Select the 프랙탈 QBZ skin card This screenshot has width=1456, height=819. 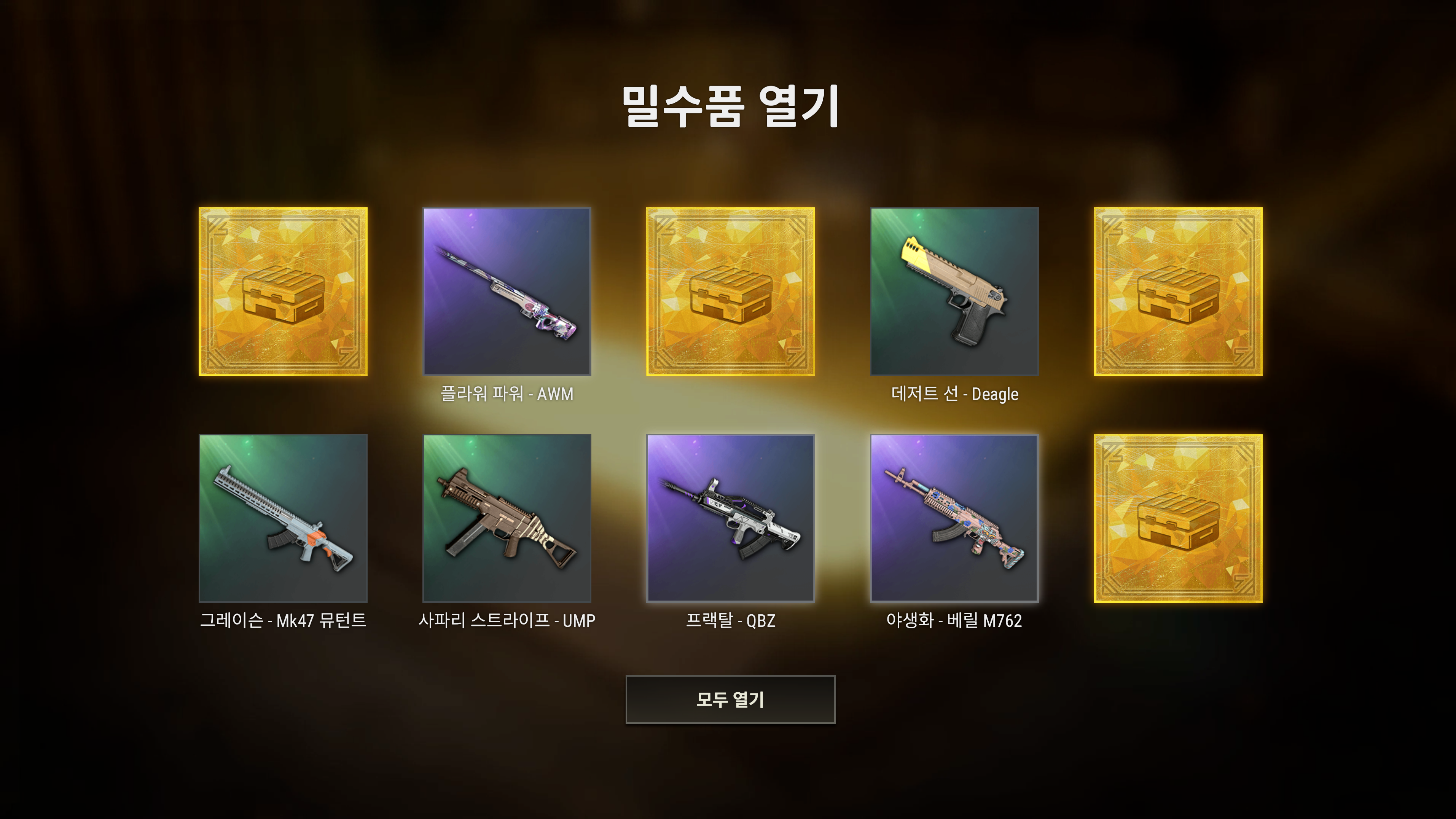click(730, 518)
